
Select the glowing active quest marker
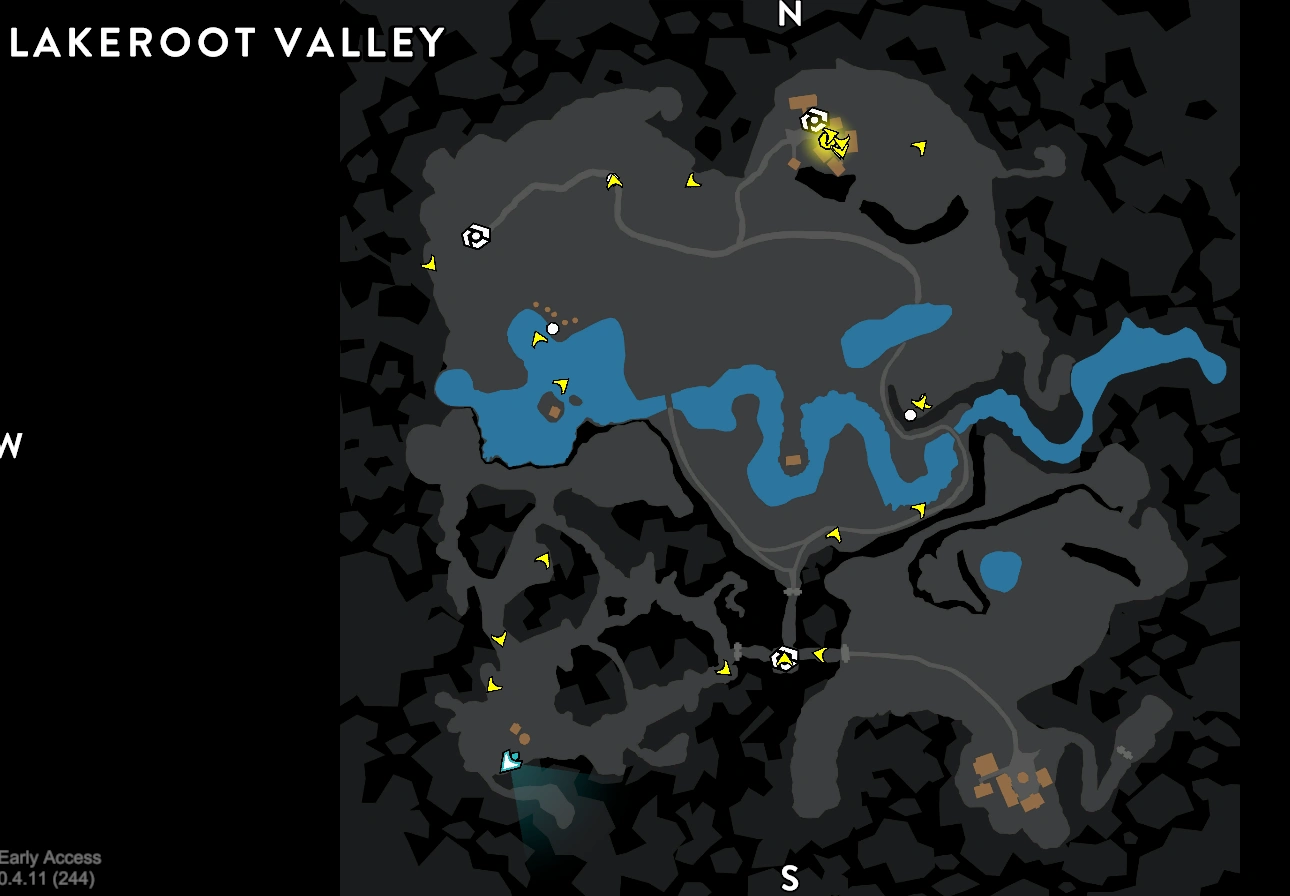click(832, 145)
